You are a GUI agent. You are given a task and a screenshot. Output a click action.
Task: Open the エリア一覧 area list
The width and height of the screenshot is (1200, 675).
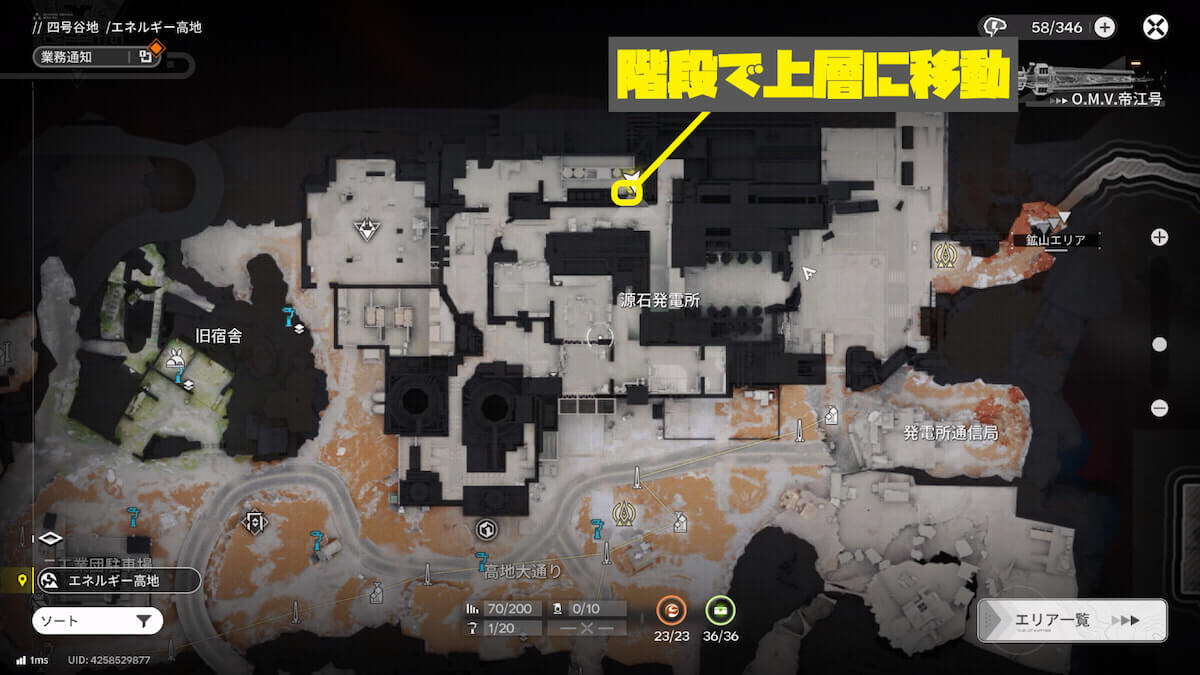tap(1072, 620)
